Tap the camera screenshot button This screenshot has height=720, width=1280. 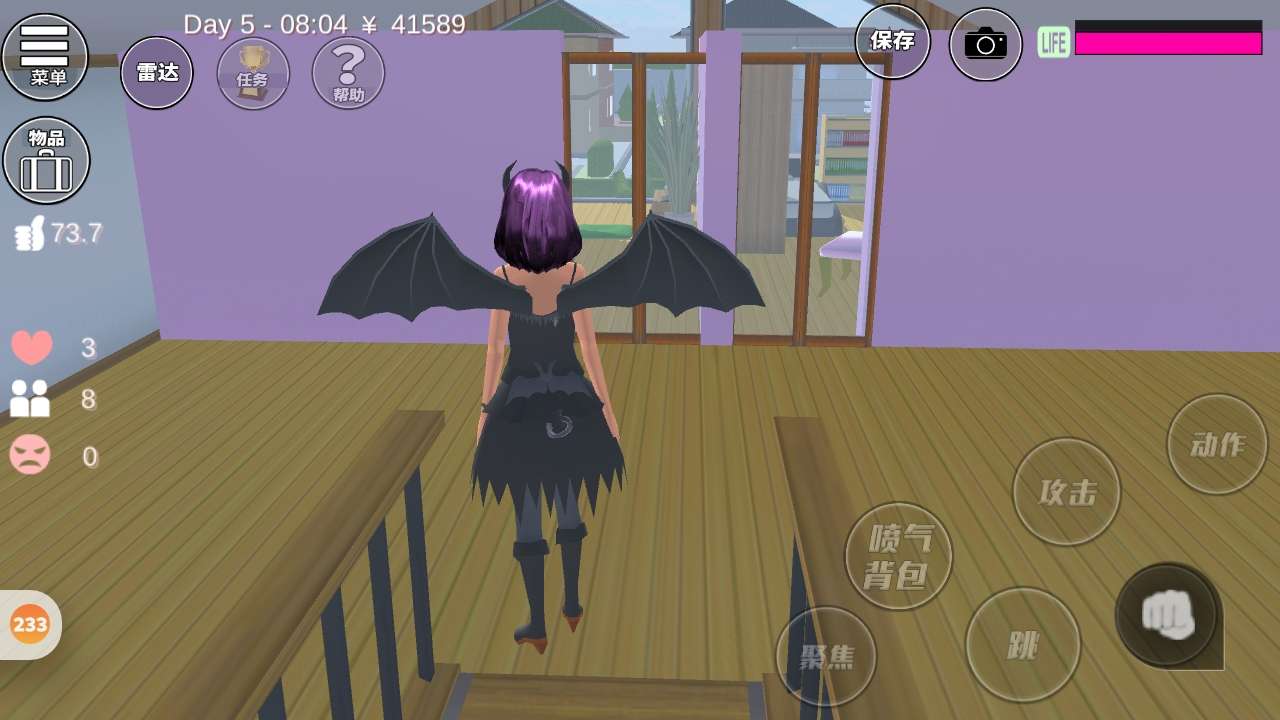point(985,44)
